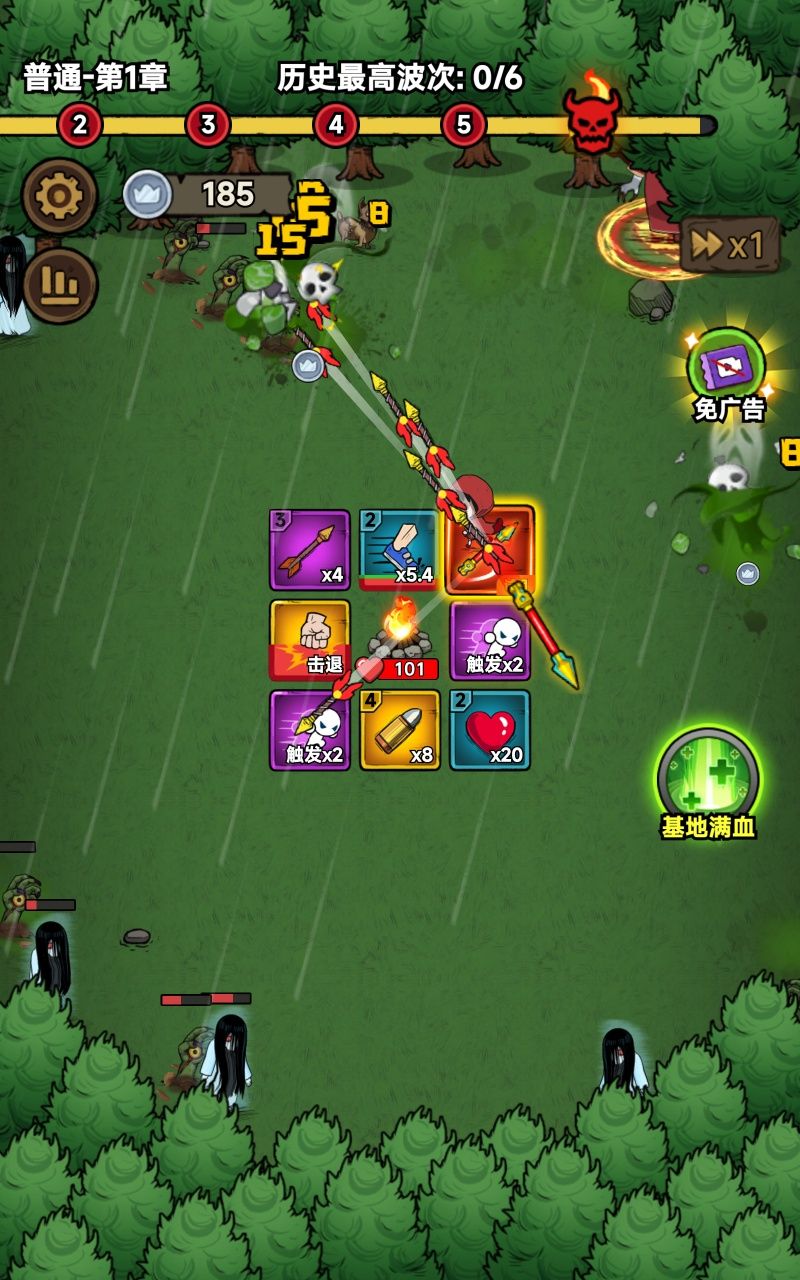Use the 基地满血 base heal skill
This screenshot has width=800, height=1280.
pos(708,778)
